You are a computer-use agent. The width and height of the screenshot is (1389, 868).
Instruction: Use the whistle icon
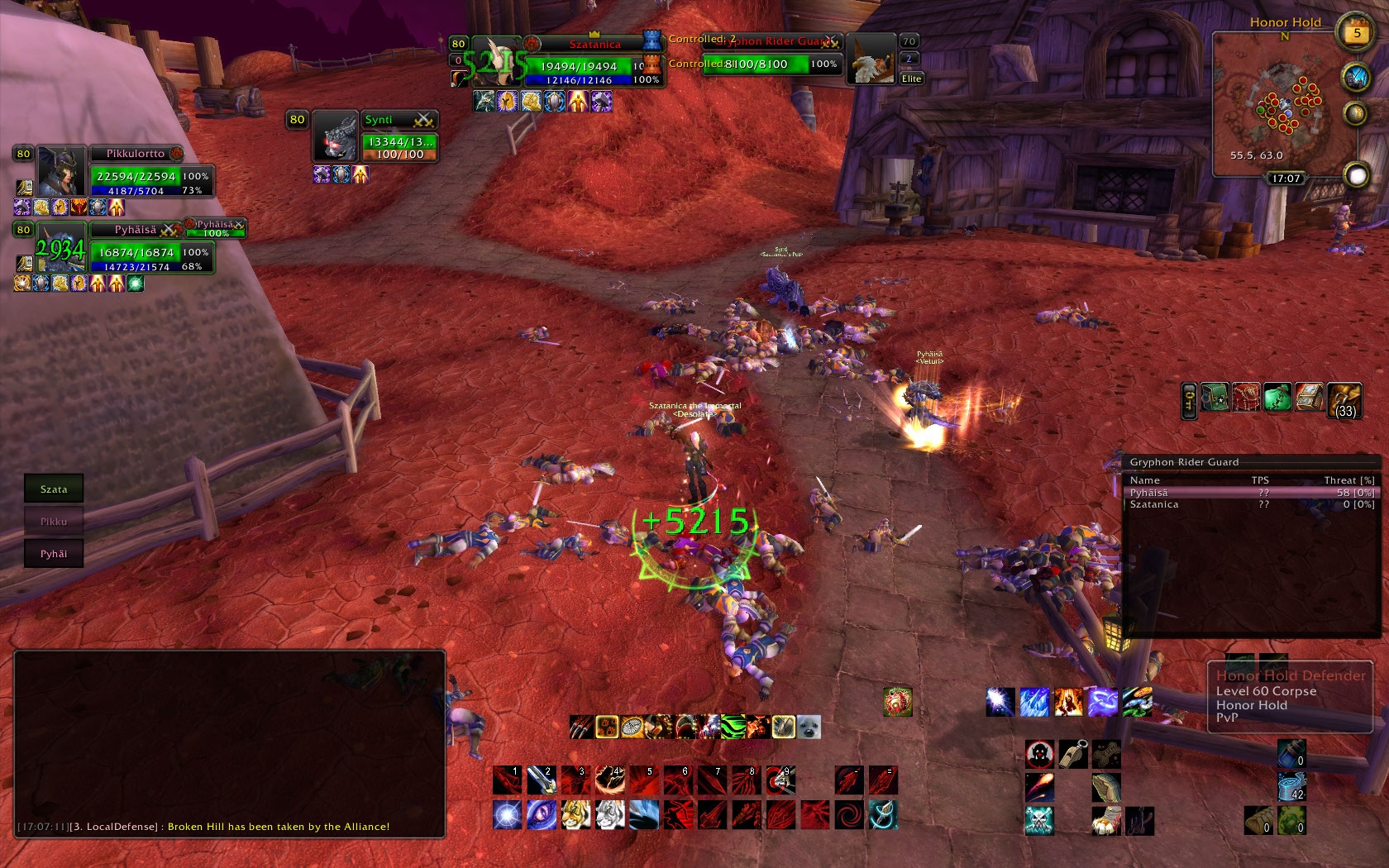tap(1073, 754)
